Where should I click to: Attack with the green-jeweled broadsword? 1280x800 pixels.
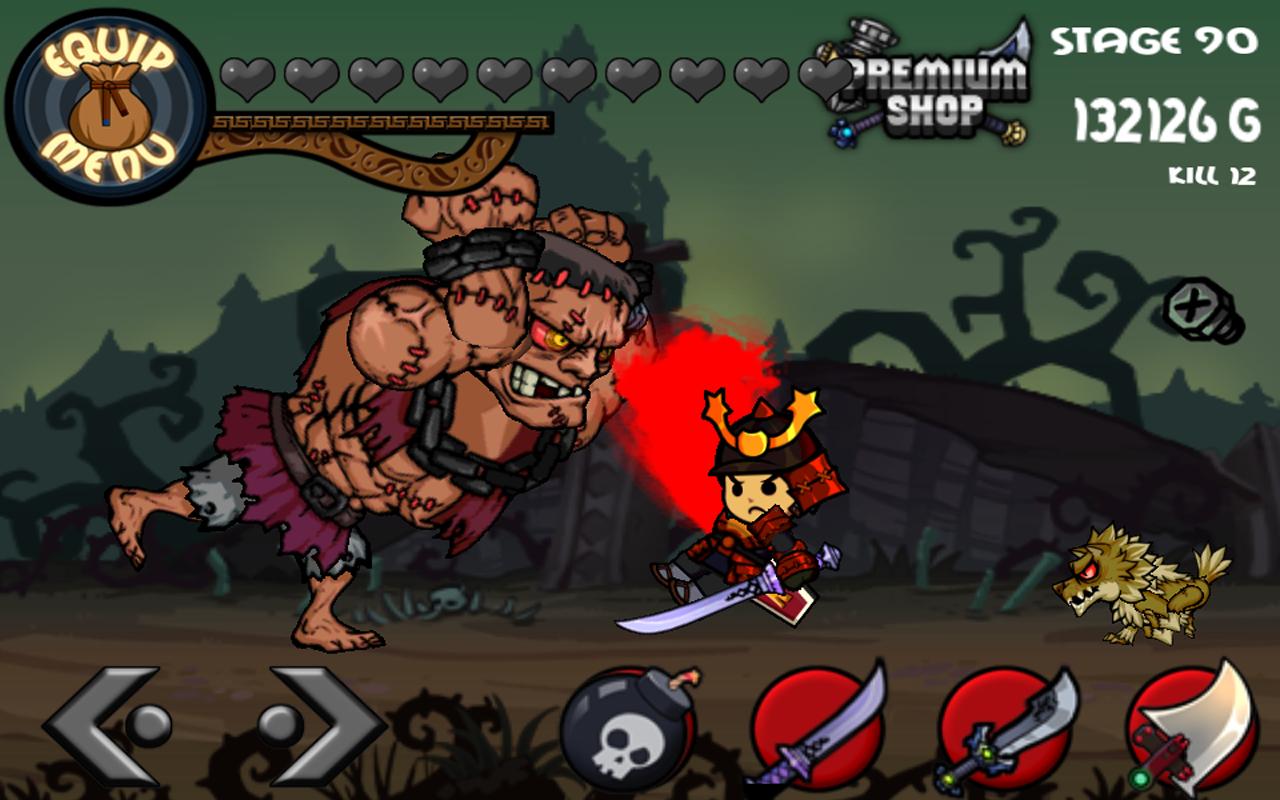1003,730
